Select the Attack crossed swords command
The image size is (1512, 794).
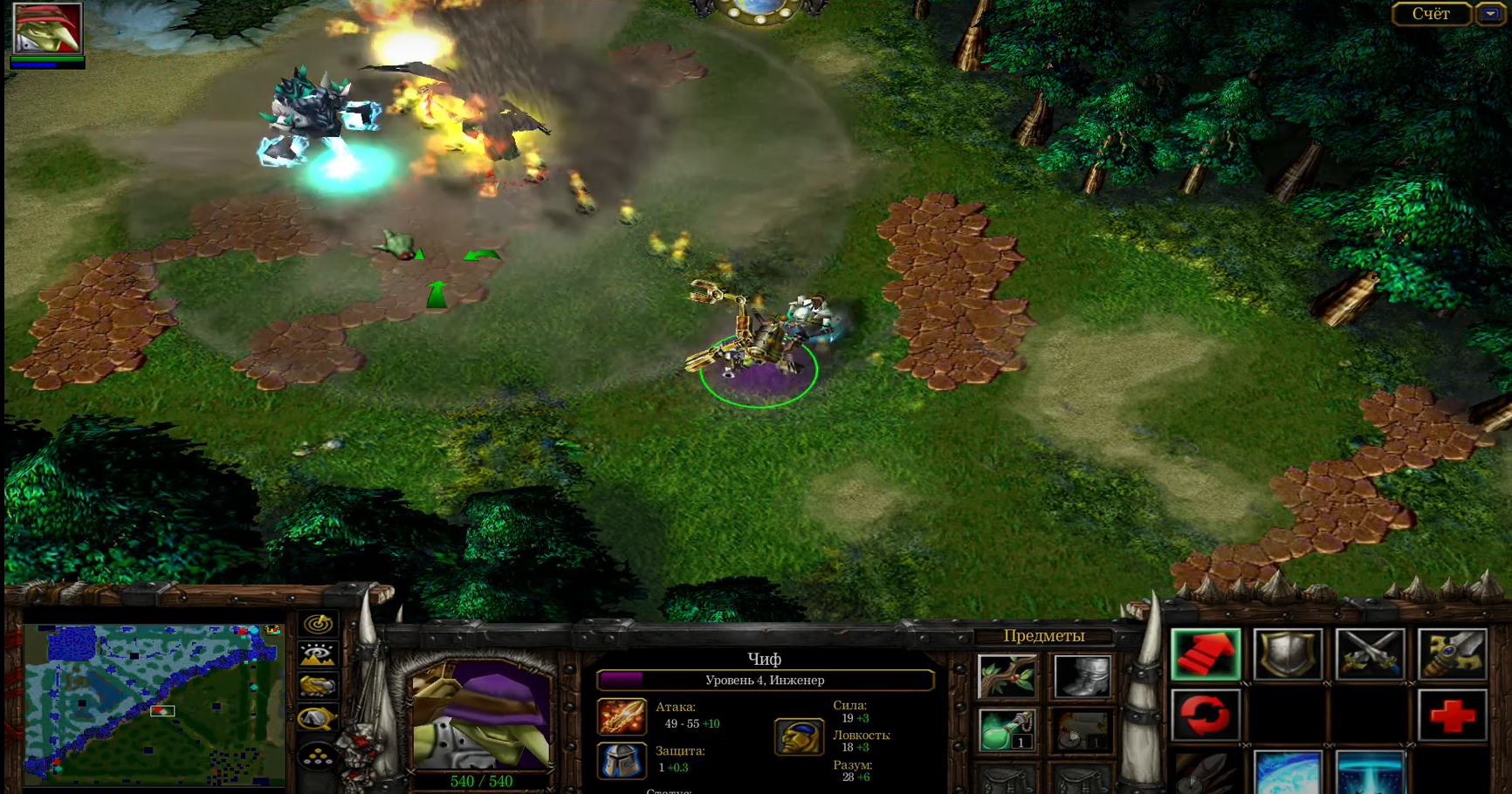[x=1370, y=654]
